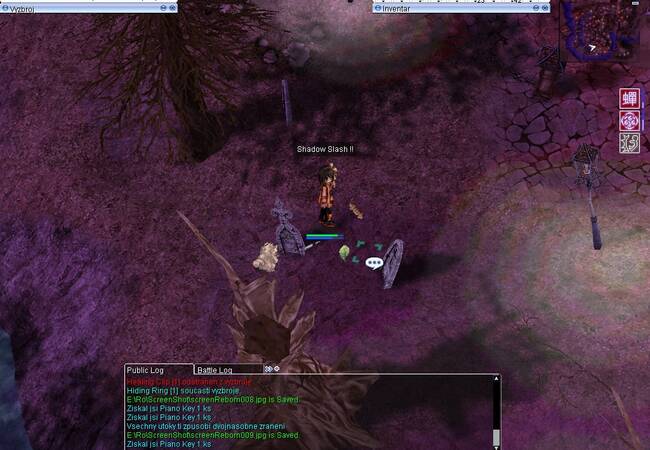
Task: Close the Vyzbroj equipment window
Action: click(x=172, y=7)
